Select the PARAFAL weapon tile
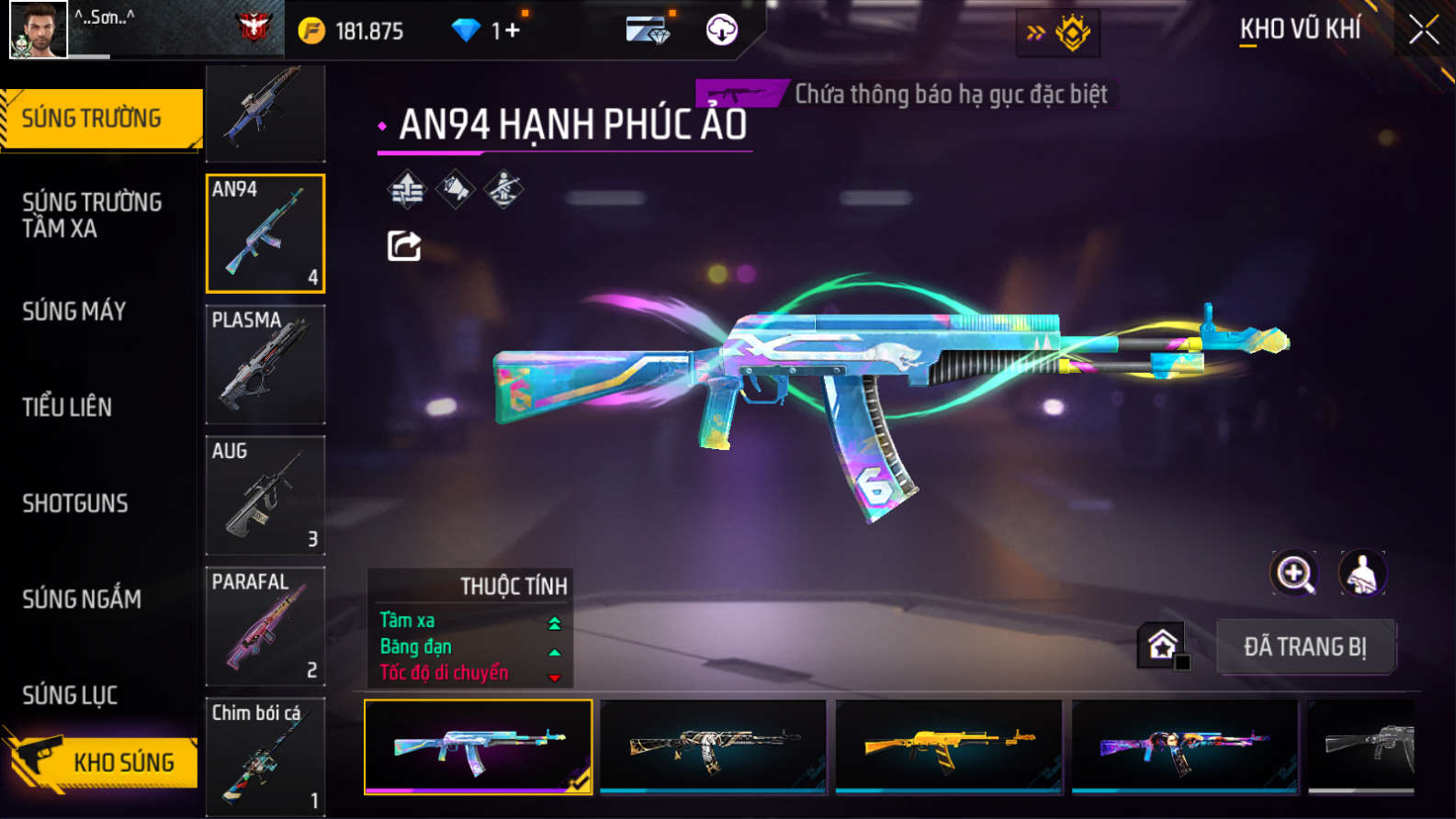The height and width of the screenshot is (819, 1456). pyautogui.click(x=265, y=626)
